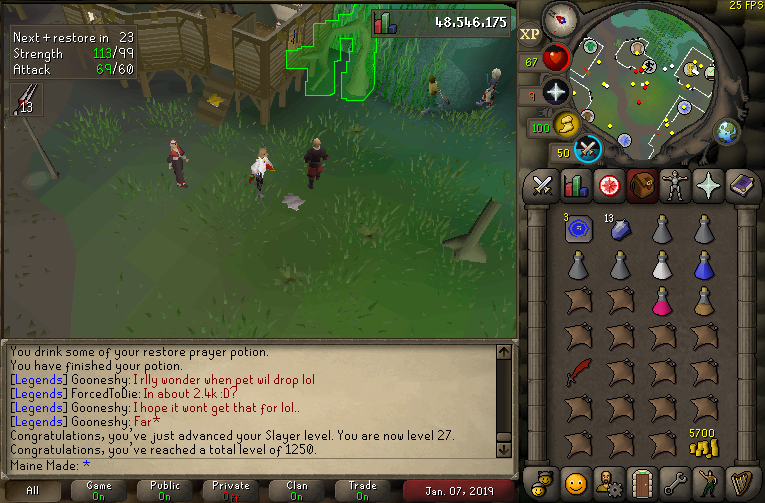This screenshot has width=765, height=503.
Task: Click the compass to face north
Action: (559, 19)
